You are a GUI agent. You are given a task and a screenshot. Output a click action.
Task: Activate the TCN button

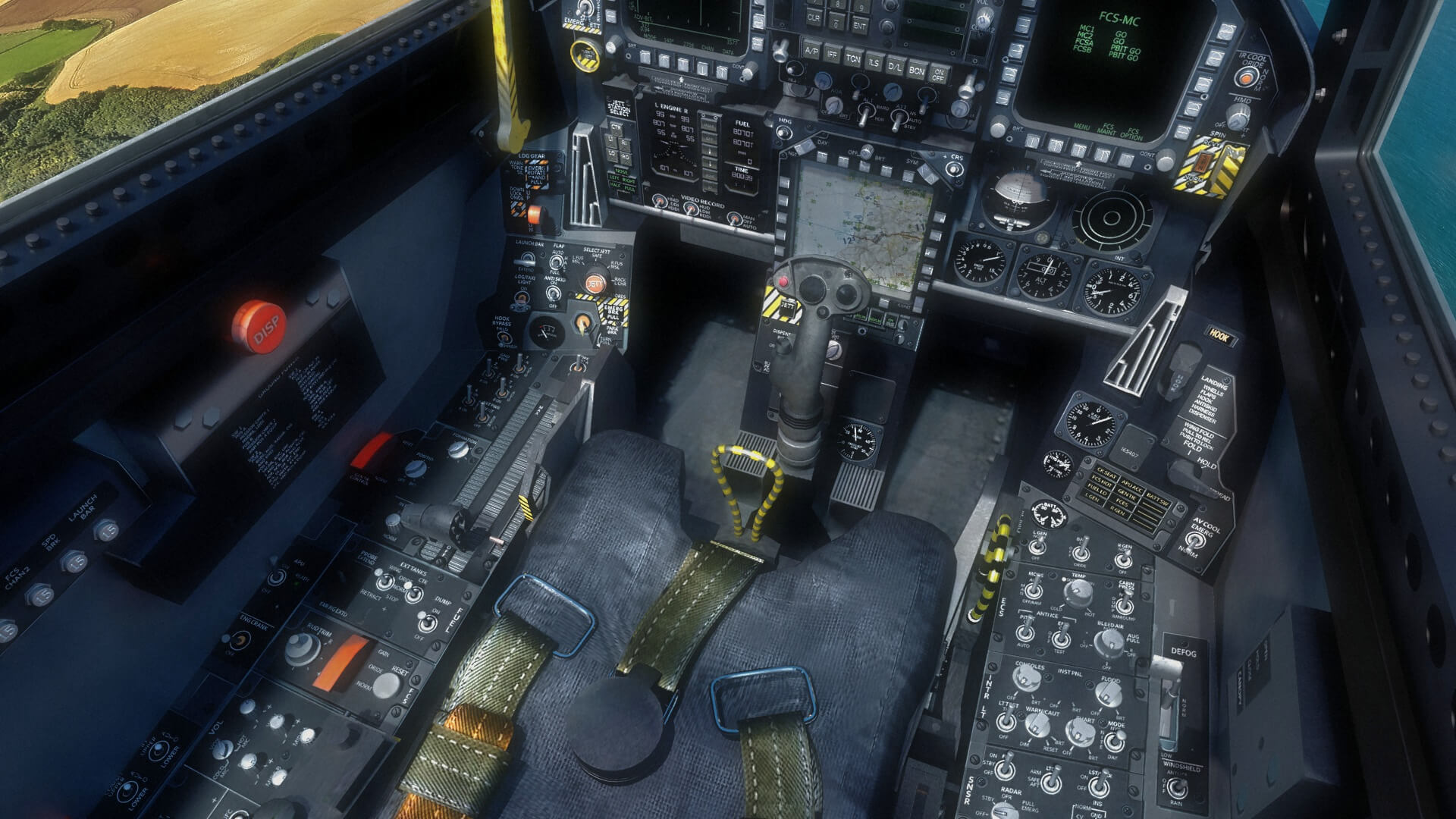[x=854, y=58]
